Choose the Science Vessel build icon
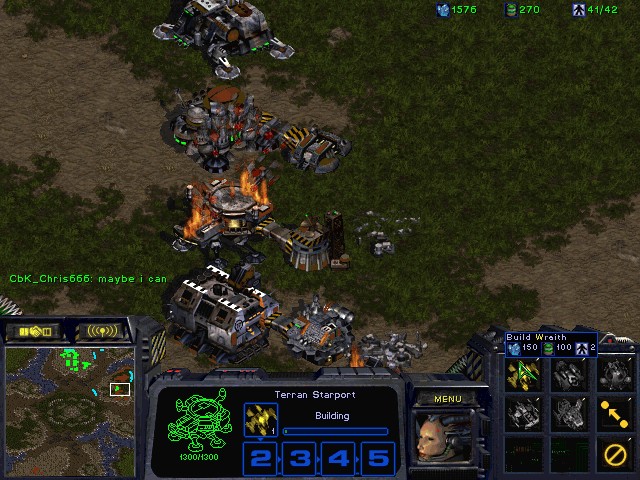Image resolution: width=640 pixels, height=480 pixels. tap(614, 375)
